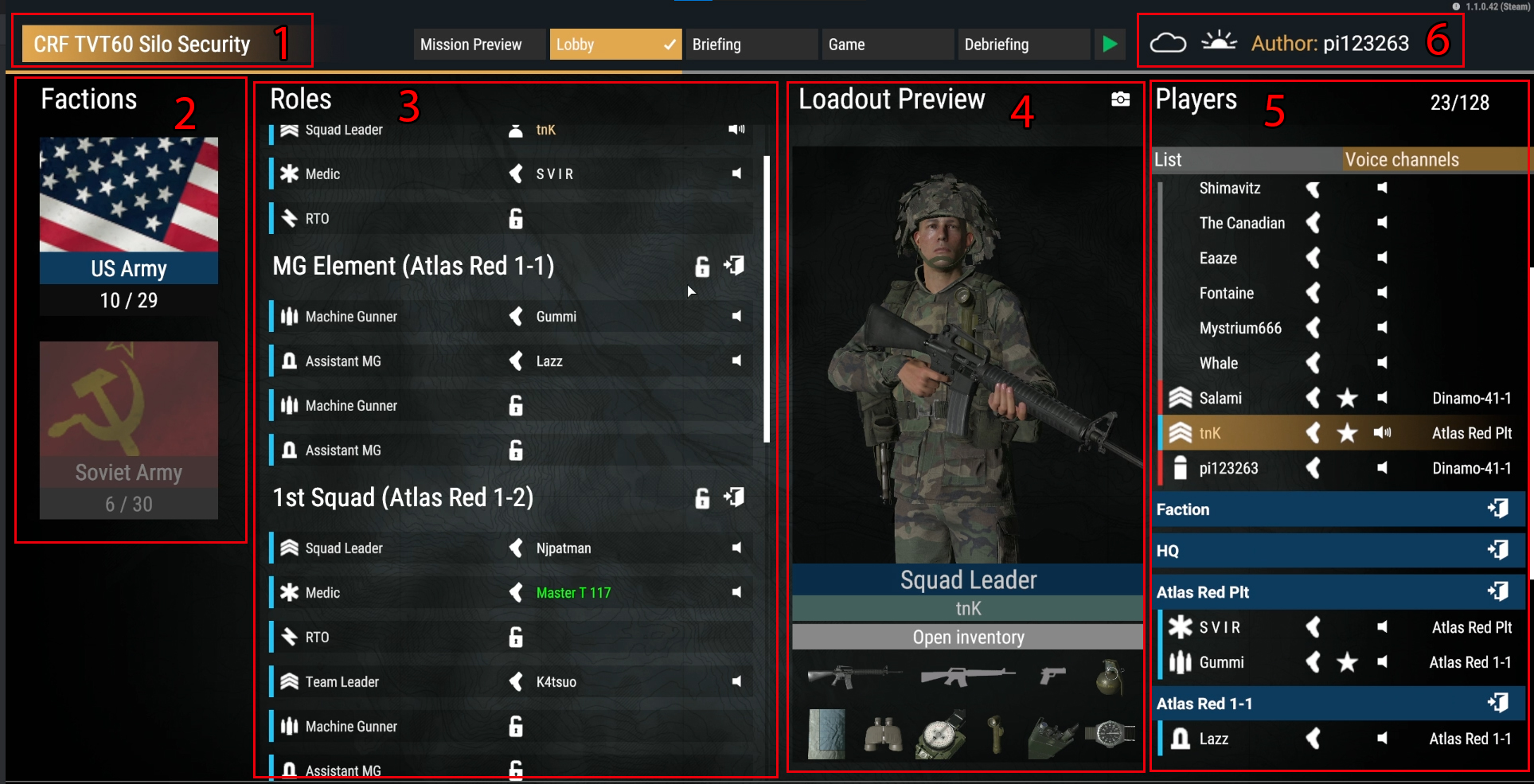Toggle lock on MG Element group
The height and width of the screenshot is (784, 1534).
(701, 267)
